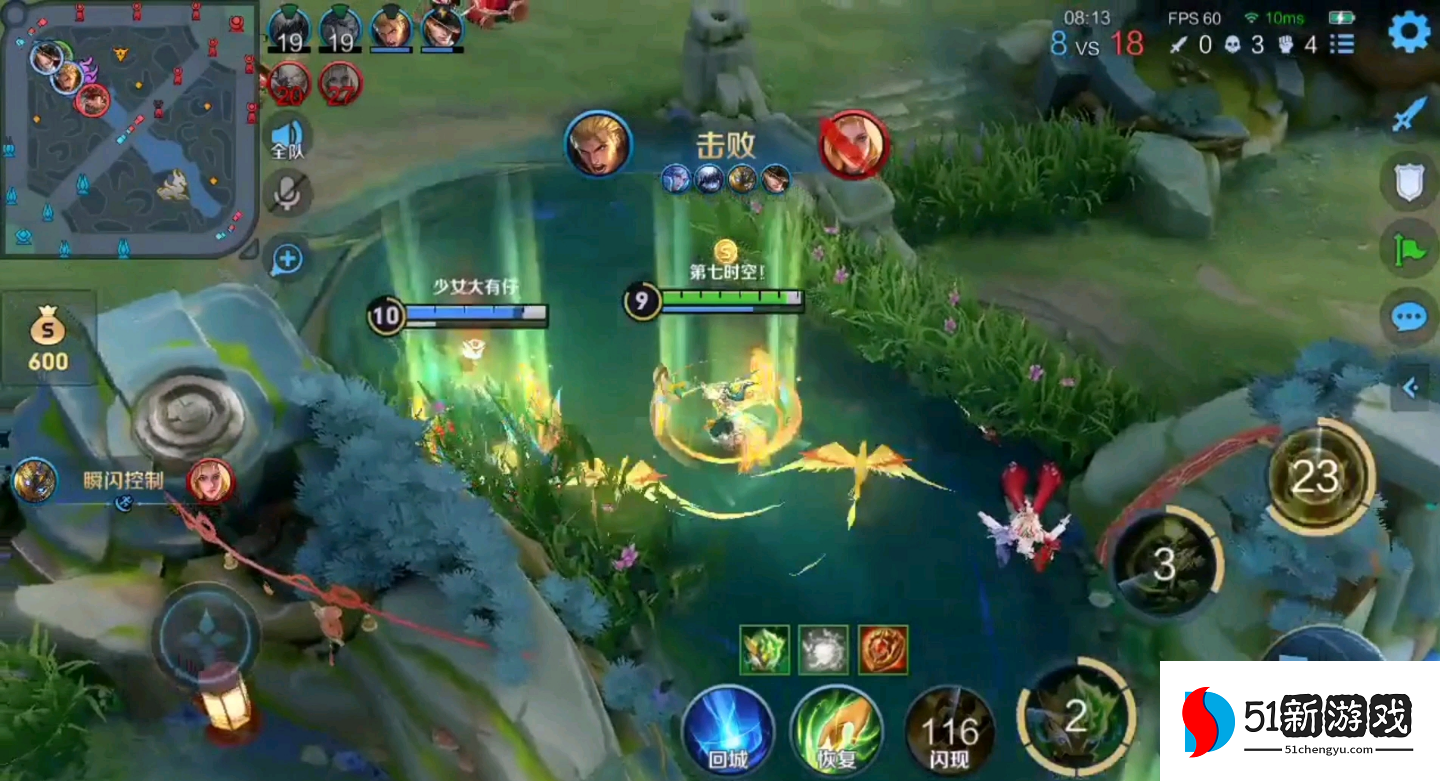Open the quick chat bubble

tap(1409, 318)
